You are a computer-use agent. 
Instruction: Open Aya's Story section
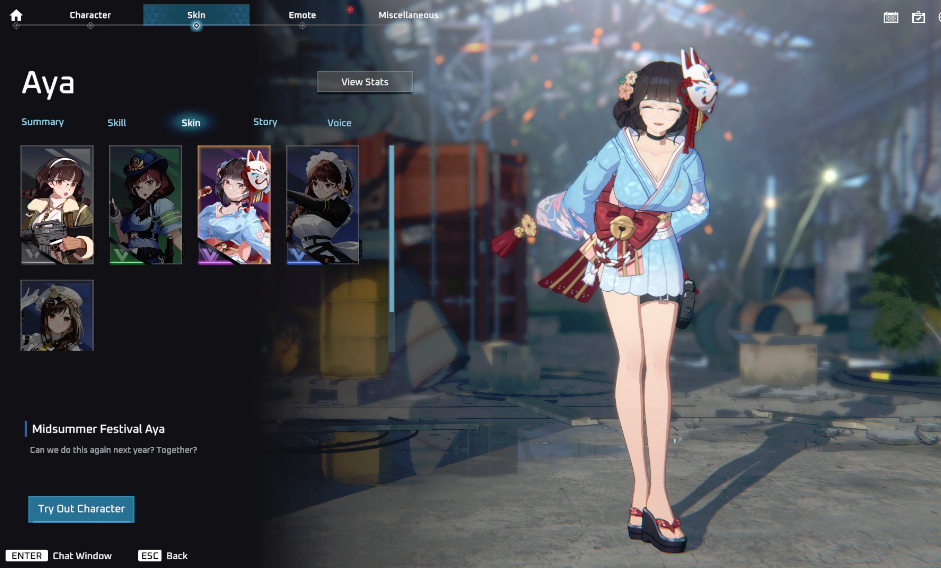pyautogui.click(x=265, y=122)
